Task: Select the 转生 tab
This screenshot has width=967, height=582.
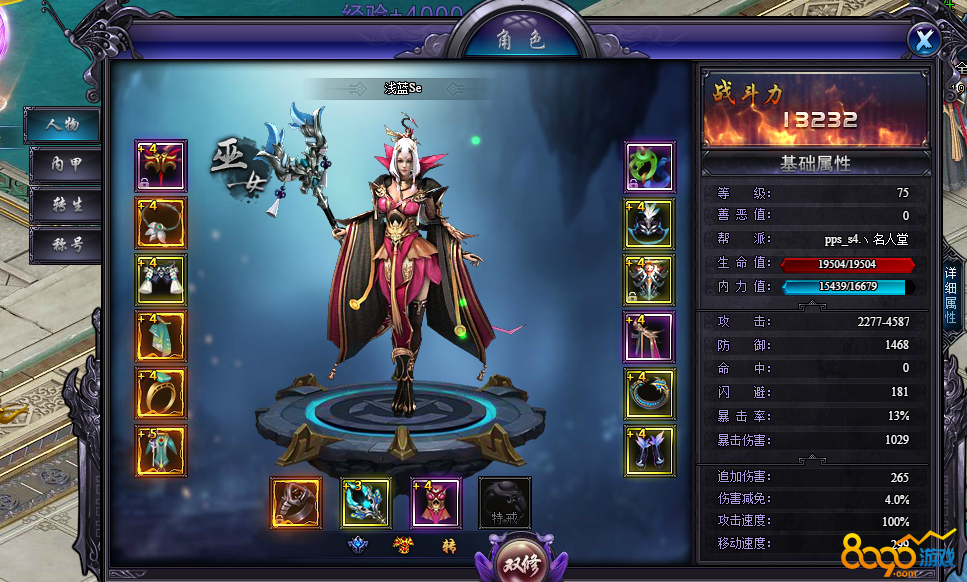Action: pos(64,205)
